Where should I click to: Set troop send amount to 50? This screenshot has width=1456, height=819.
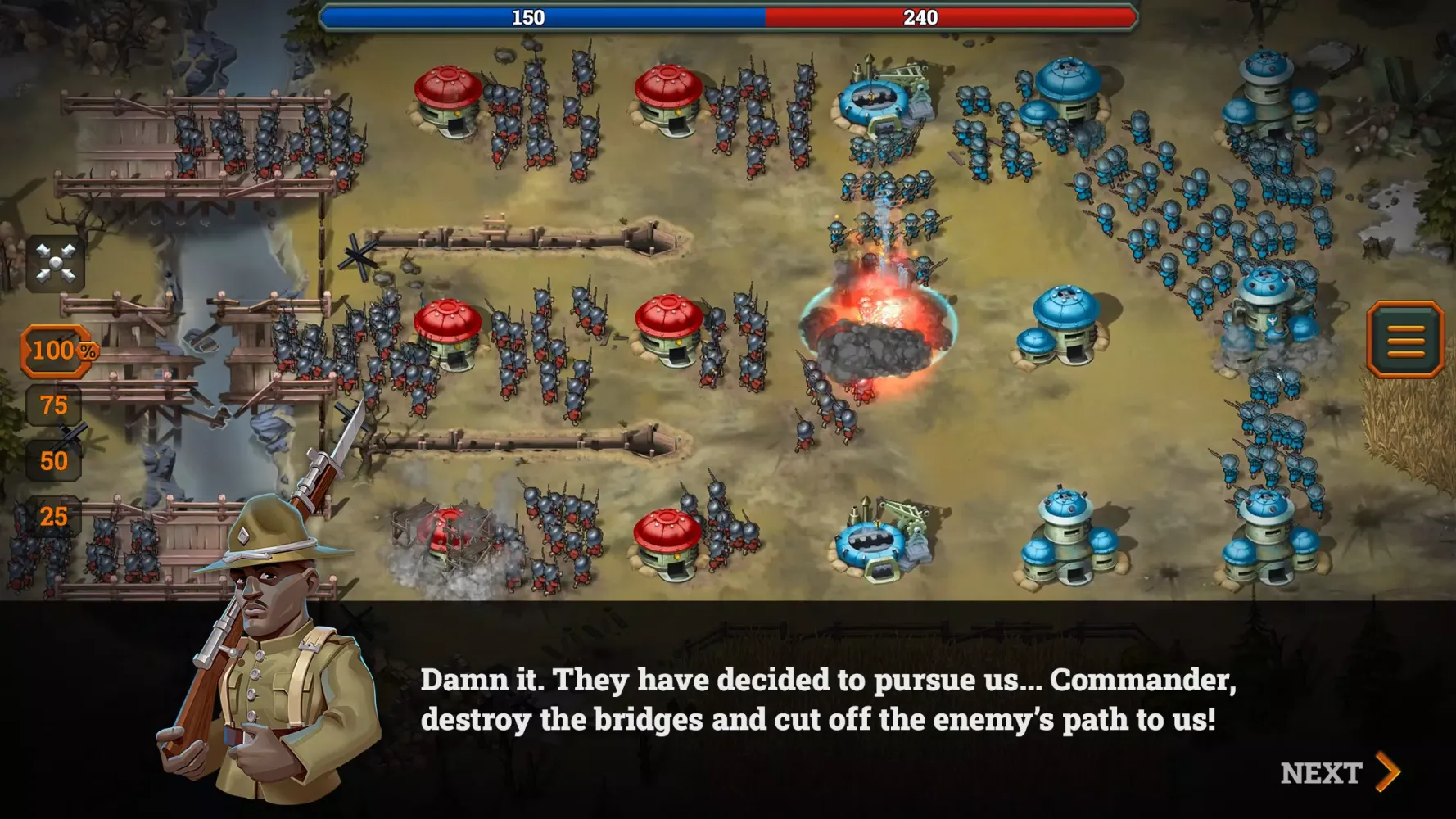pos(52,460)
